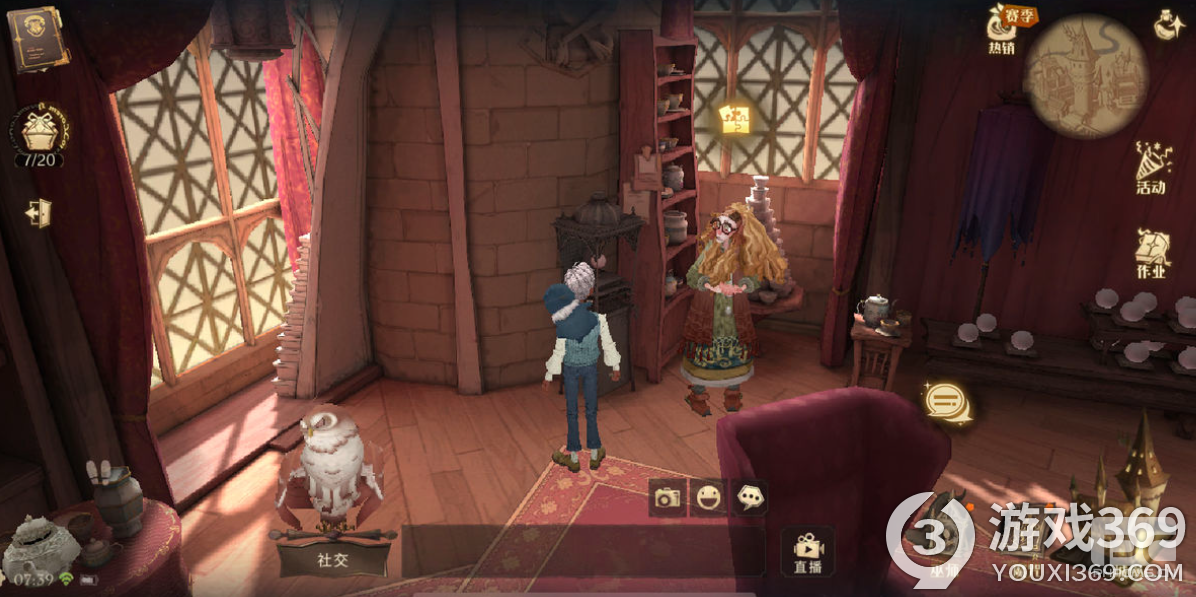Image resolution: width=1196 pixels, height=597 pixels.
Task: Open the circular castle minimap
Action: pos(1085,75)
